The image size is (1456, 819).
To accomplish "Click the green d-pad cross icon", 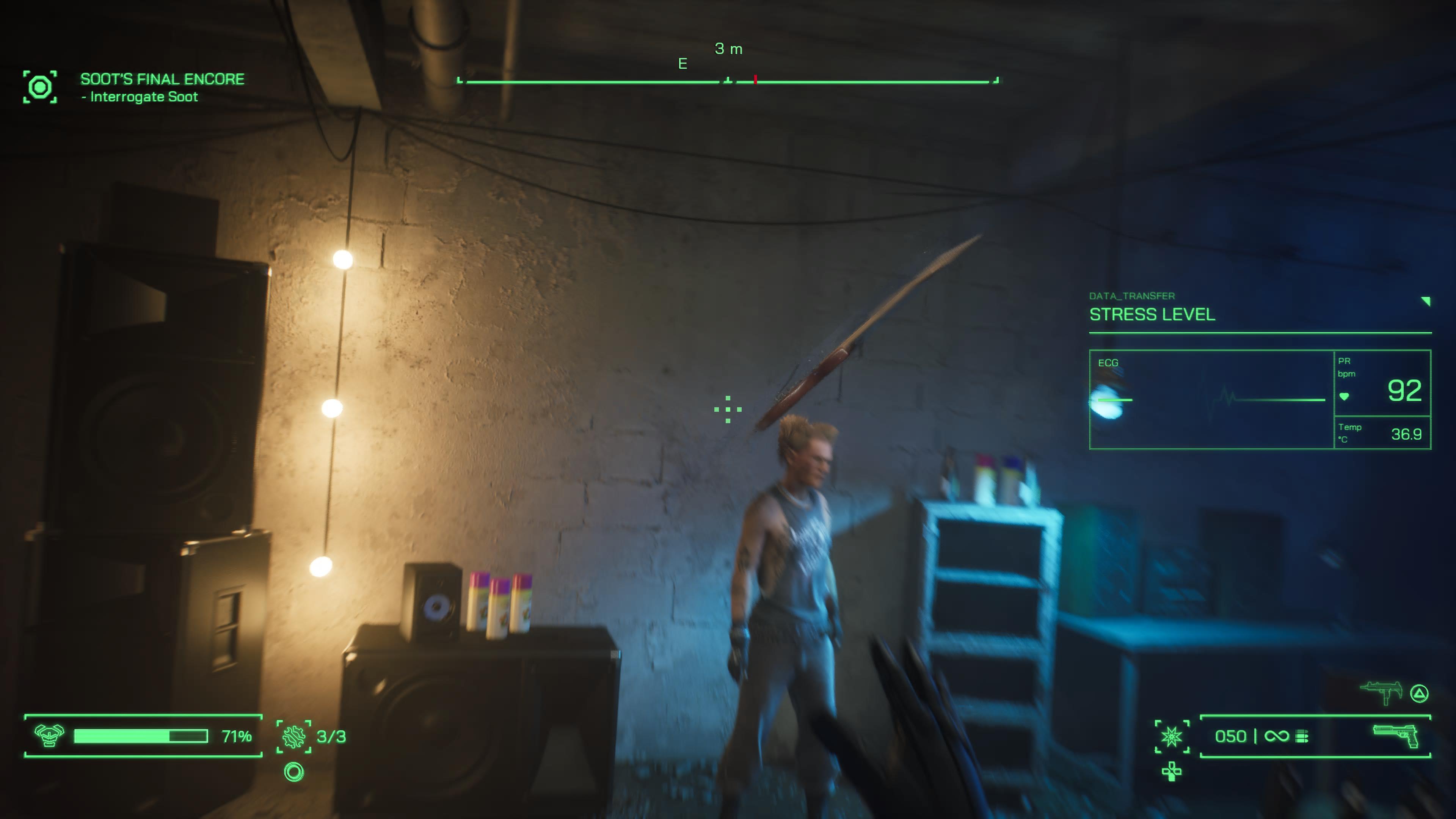I will pos(1171,771).
